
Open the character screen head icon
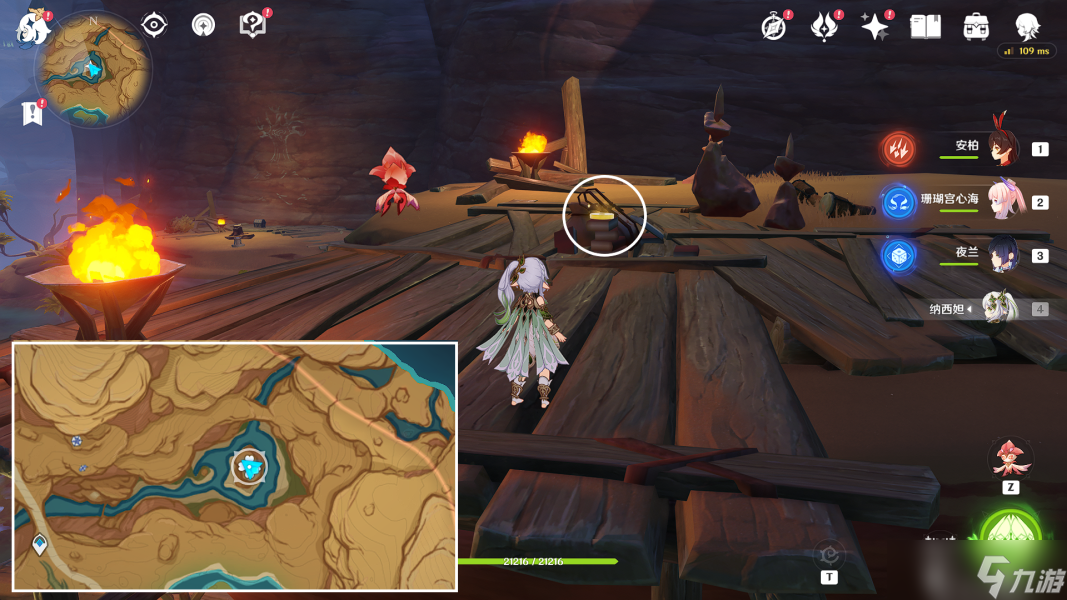click(x=1027, y=27)
